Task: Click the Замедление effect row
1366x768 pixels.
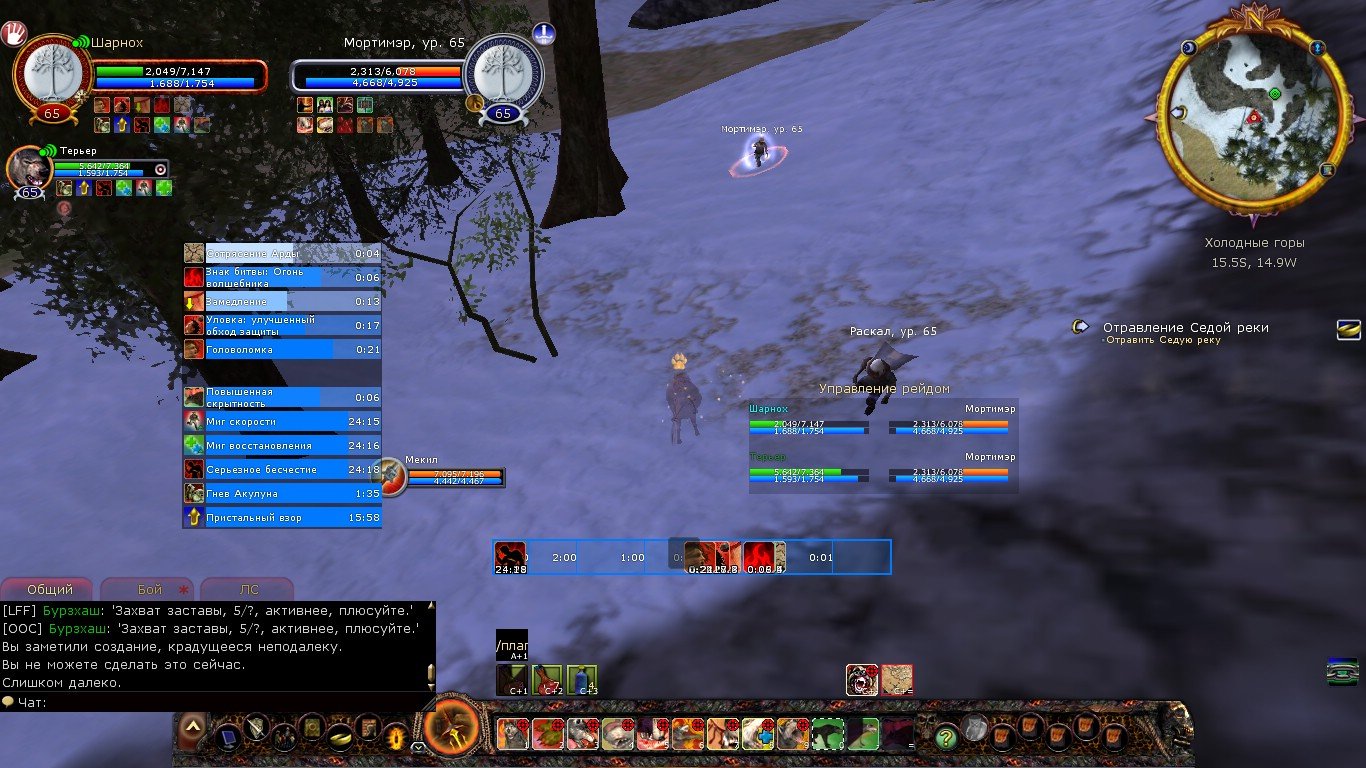Action: (282, 301)
